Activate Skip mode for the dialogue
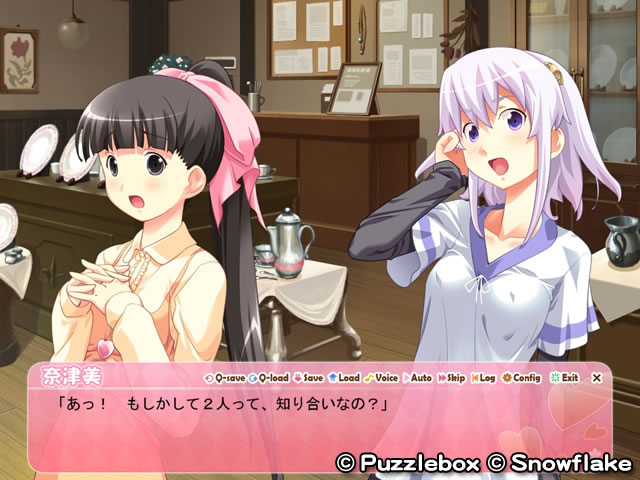Image resolution: width=640 pixels, height=480 pixels. (x=452, y=378)
